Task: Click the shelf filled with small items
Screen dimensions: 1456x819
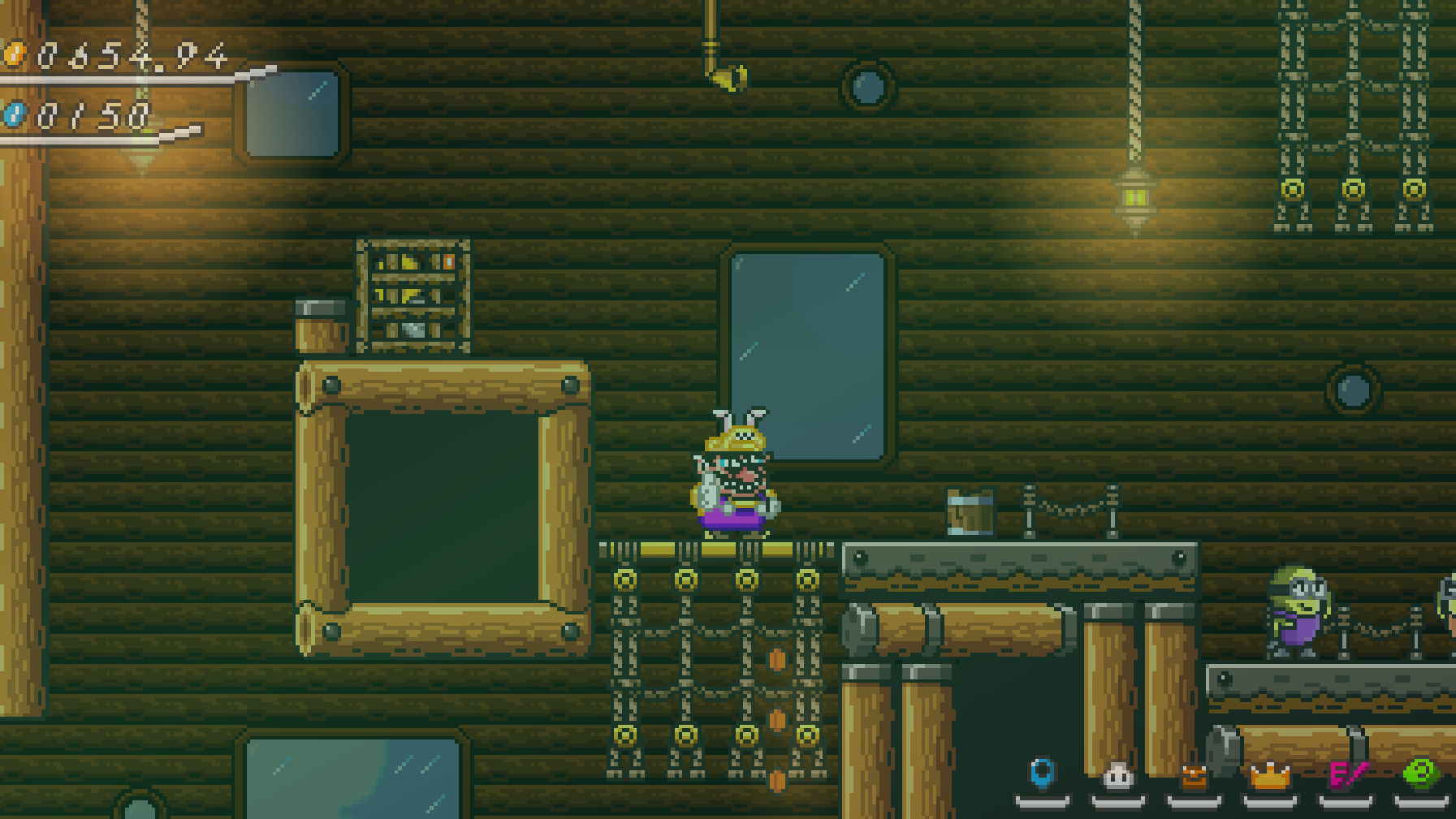Action: (x=413, y=292)
